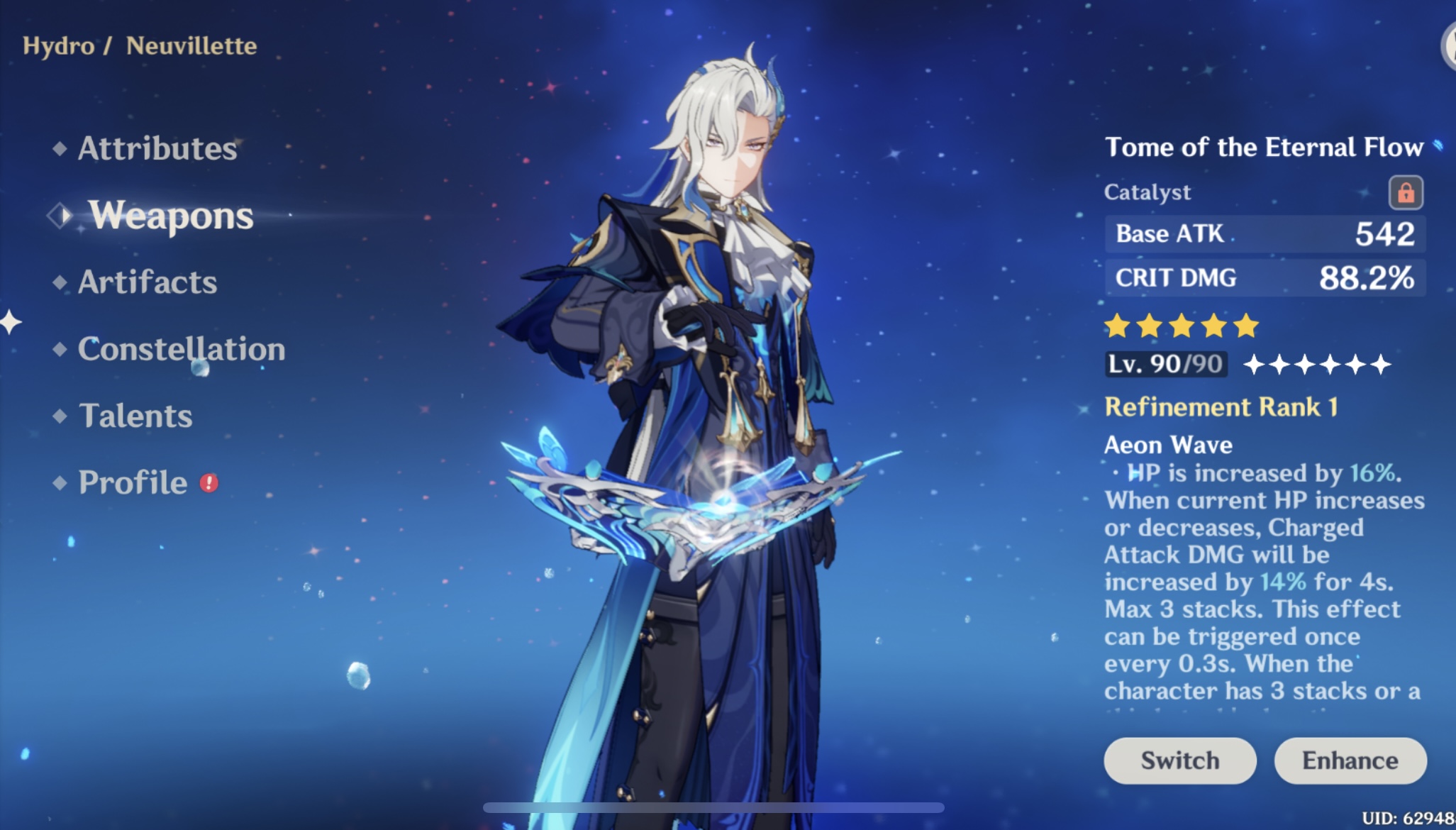Click the Lv. 90/90 level badge
This screenshot has width=1456, height=830.
1166,363
